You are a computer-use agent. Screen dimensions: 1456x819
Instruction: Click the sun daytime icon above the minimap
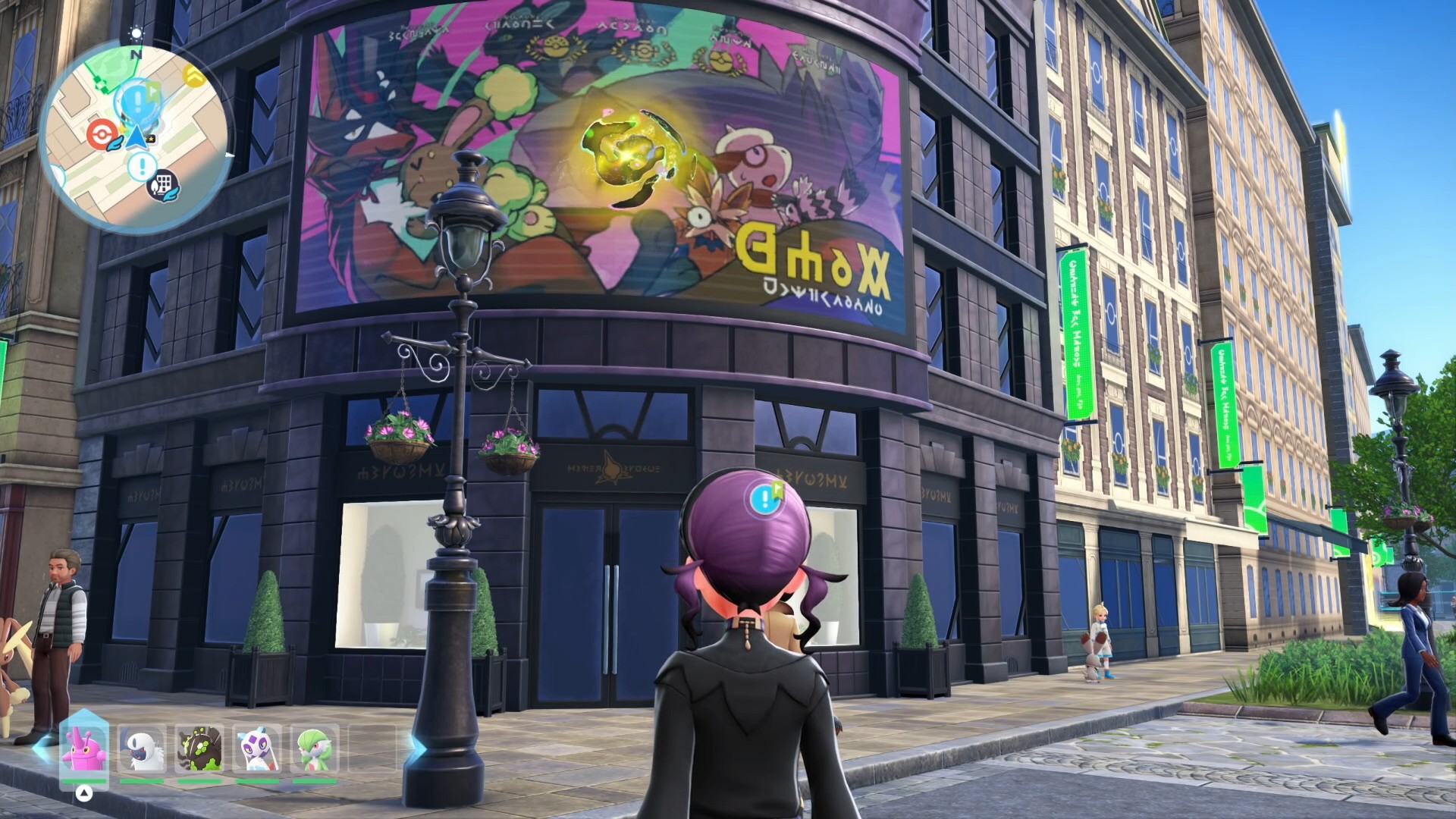(x=136, y=33)
